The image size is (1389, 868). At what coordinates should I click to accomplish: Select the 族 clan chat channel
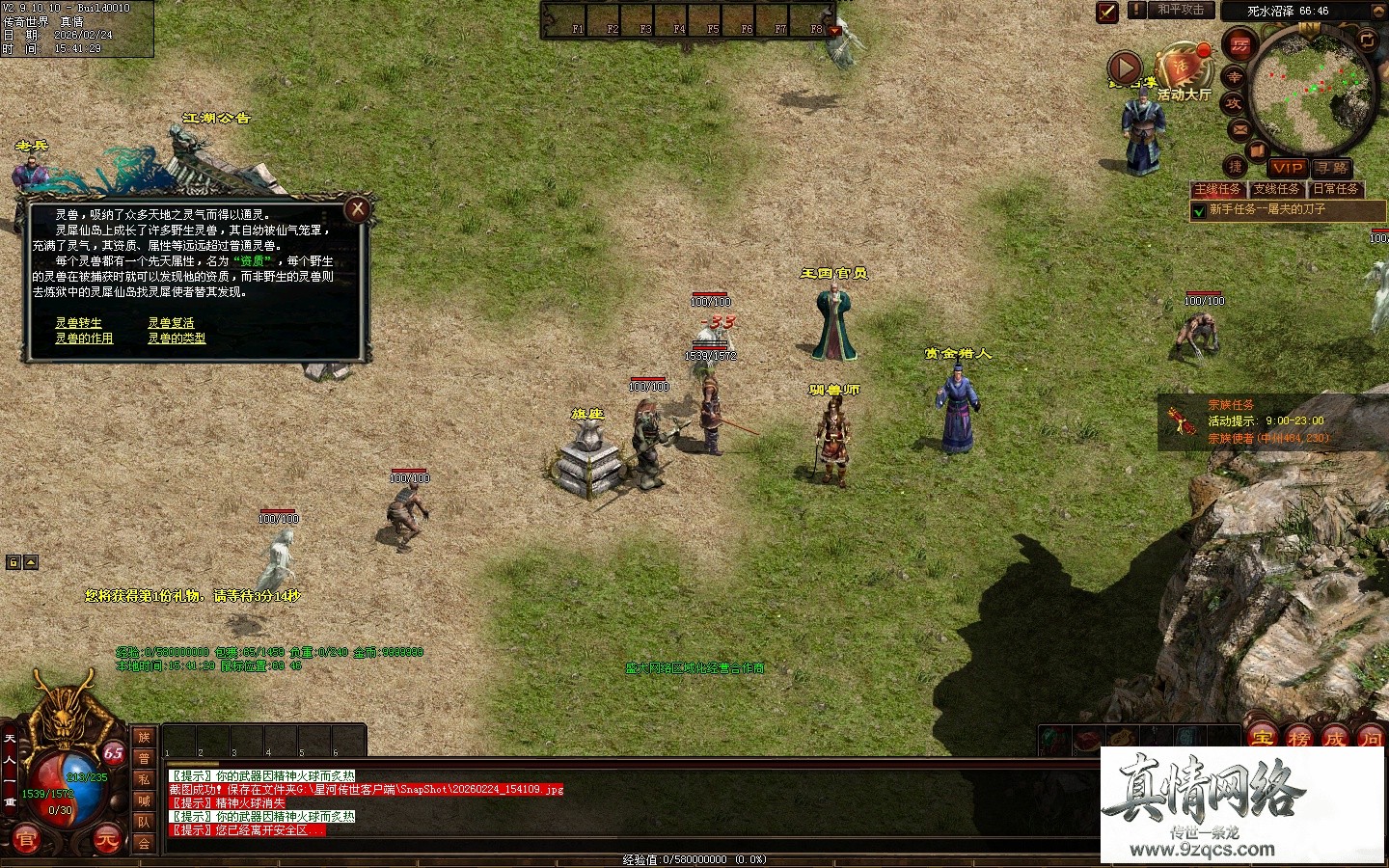point(144,738)
